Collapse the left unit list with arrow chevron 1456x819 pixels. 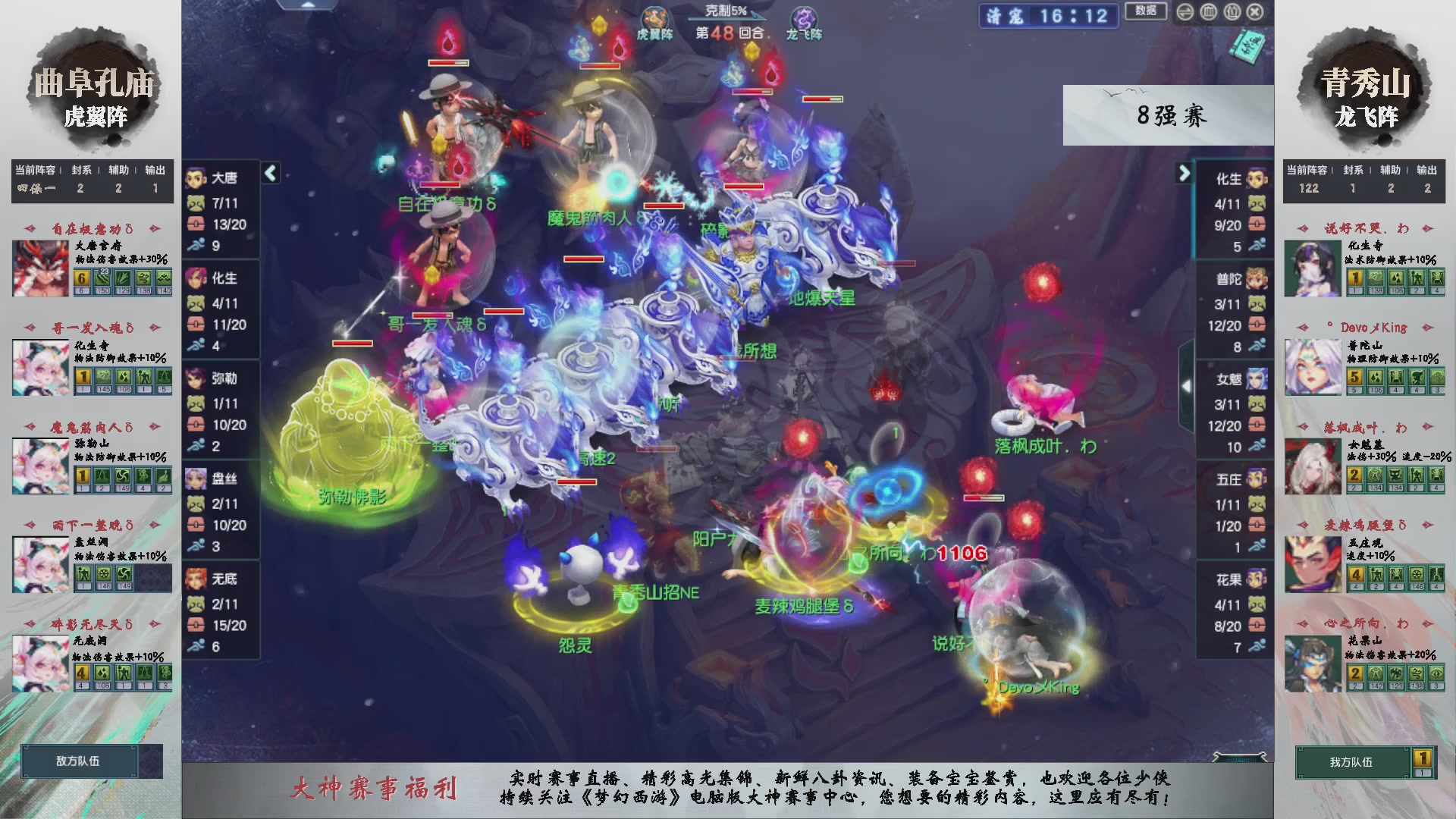pyautogui.click(x=269, y=172)
